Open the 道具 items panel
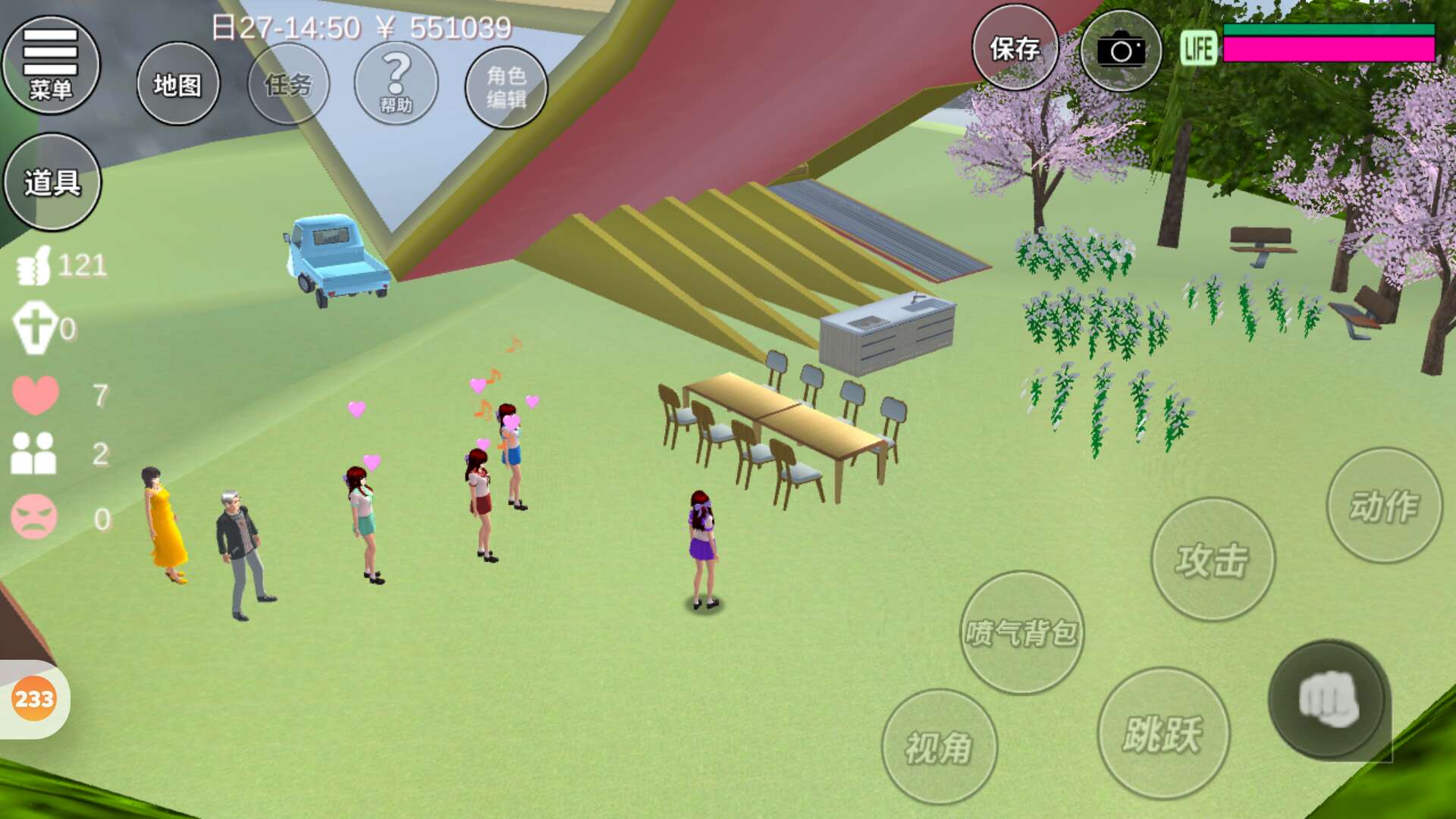The height and width of the screenshot is (819, 1456). [52, 182]
